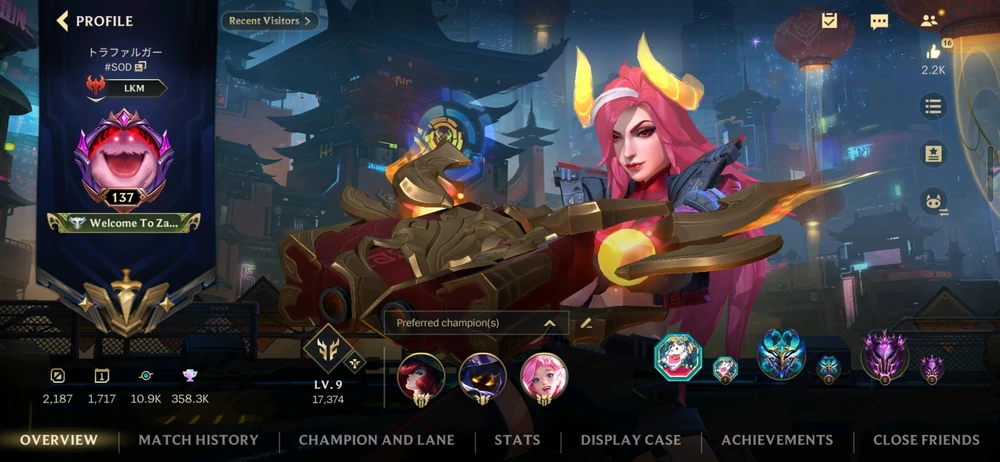Show the Stats tab
This screenshot has width=1000, height=462.
(x=517, y=440)
